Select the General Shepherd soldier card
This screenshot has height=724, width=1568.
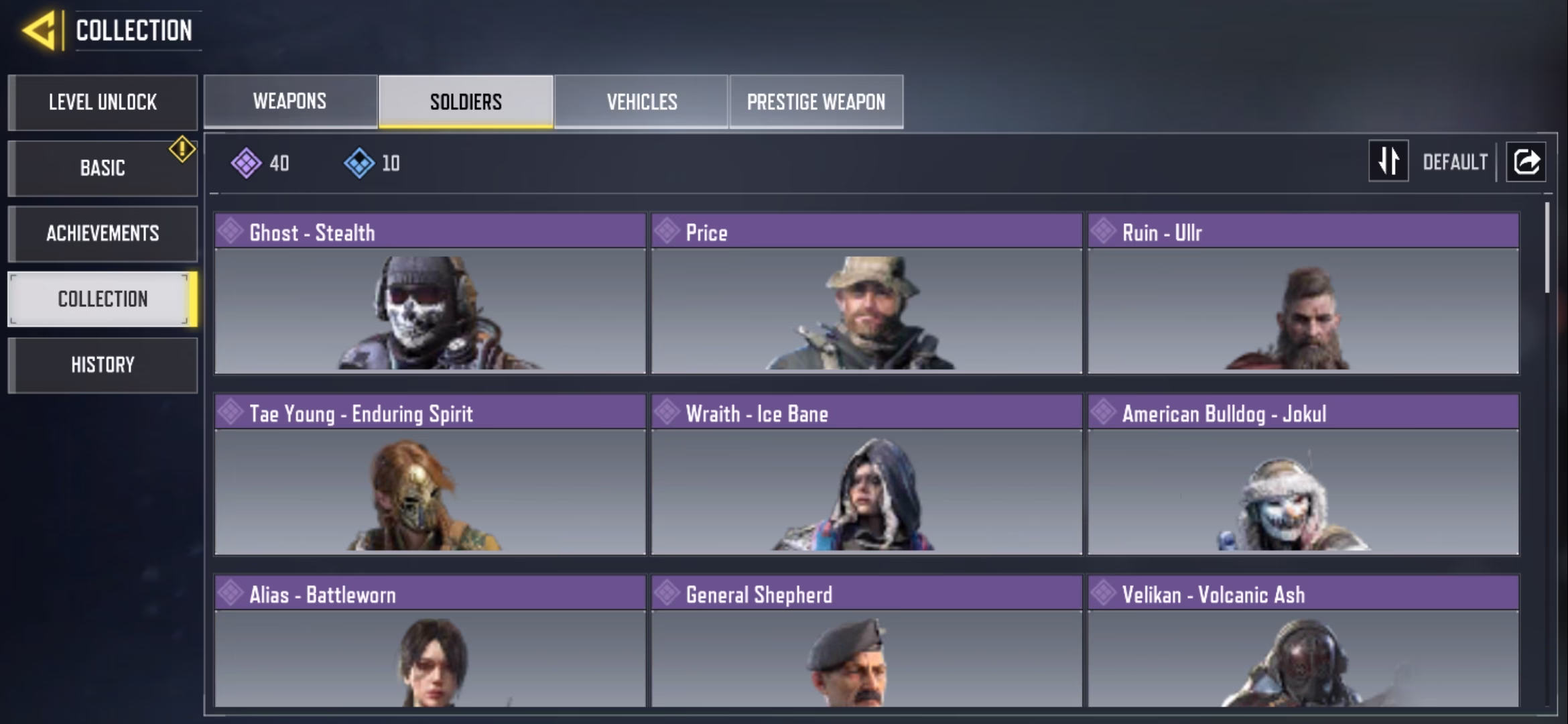coord(866,642)
